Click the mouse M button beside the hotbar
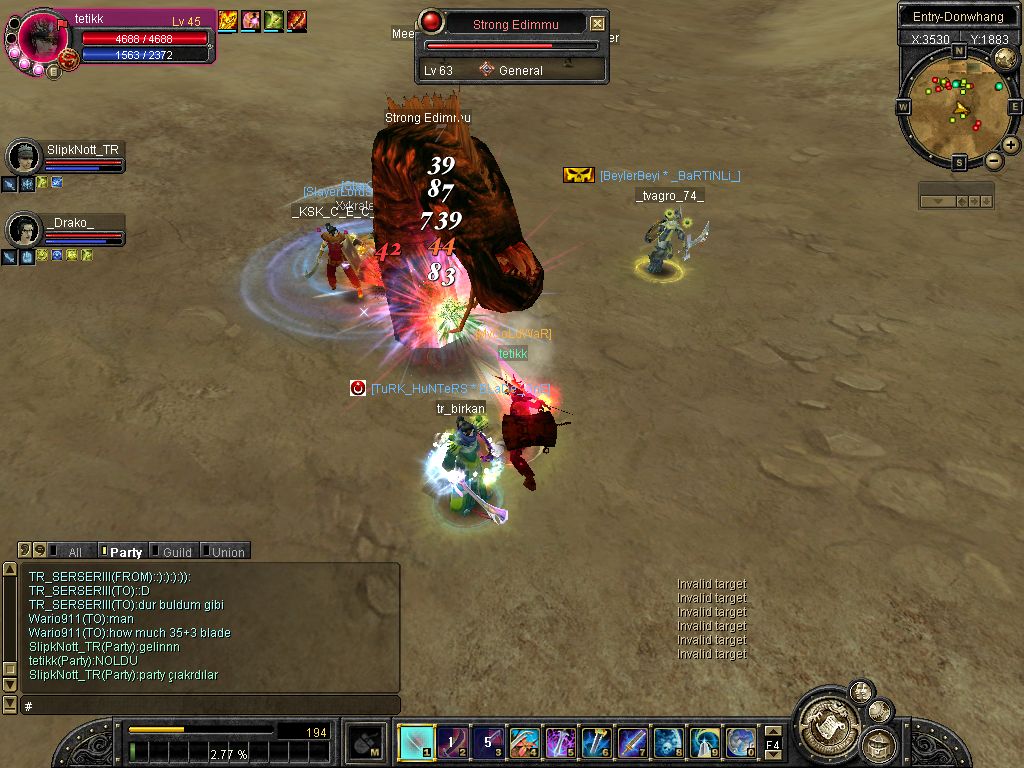Image resolution: width=1024 pixels, height=768 pixels. click(x=366, y=742)
